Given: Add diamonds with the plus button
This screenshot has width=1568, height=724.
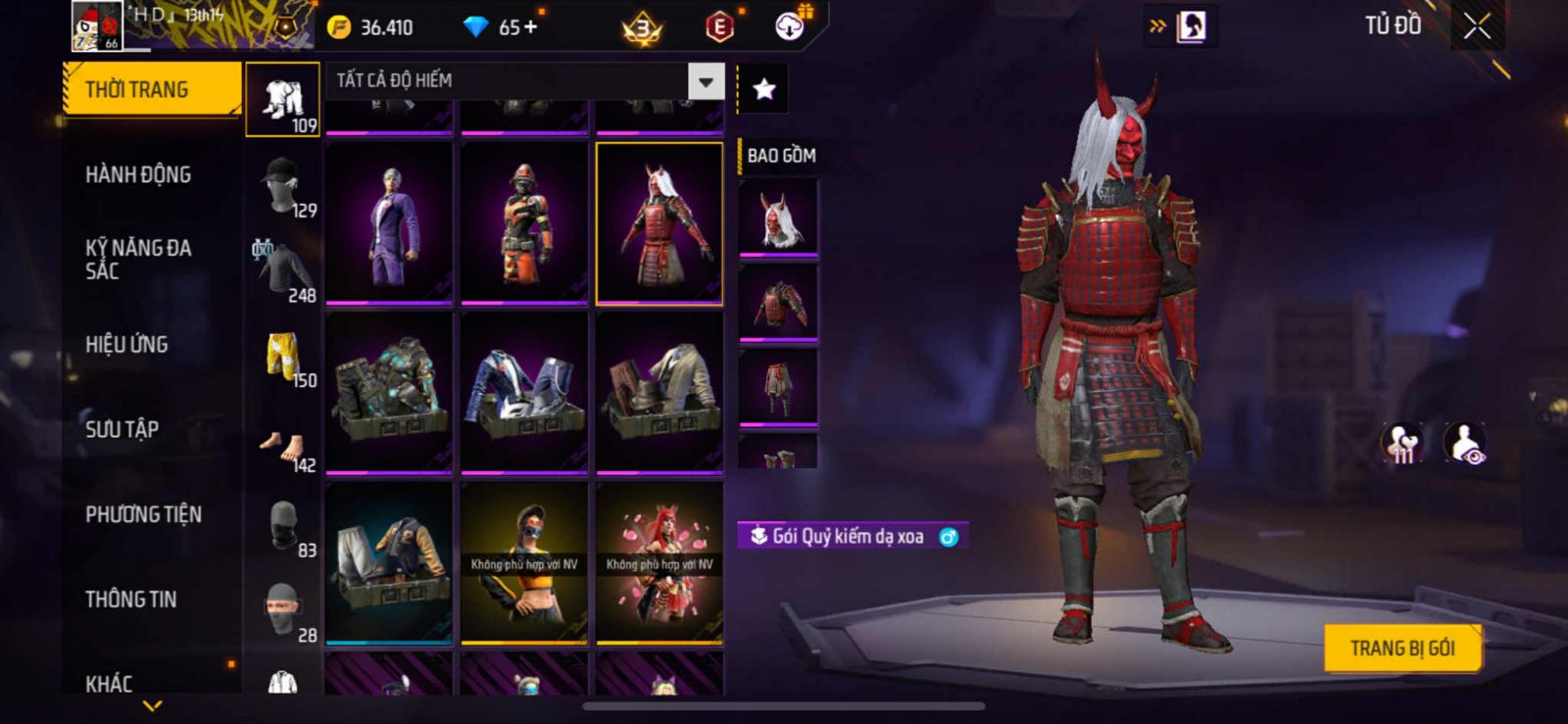Looking at the screenshot, I should [x=530, y=26].
